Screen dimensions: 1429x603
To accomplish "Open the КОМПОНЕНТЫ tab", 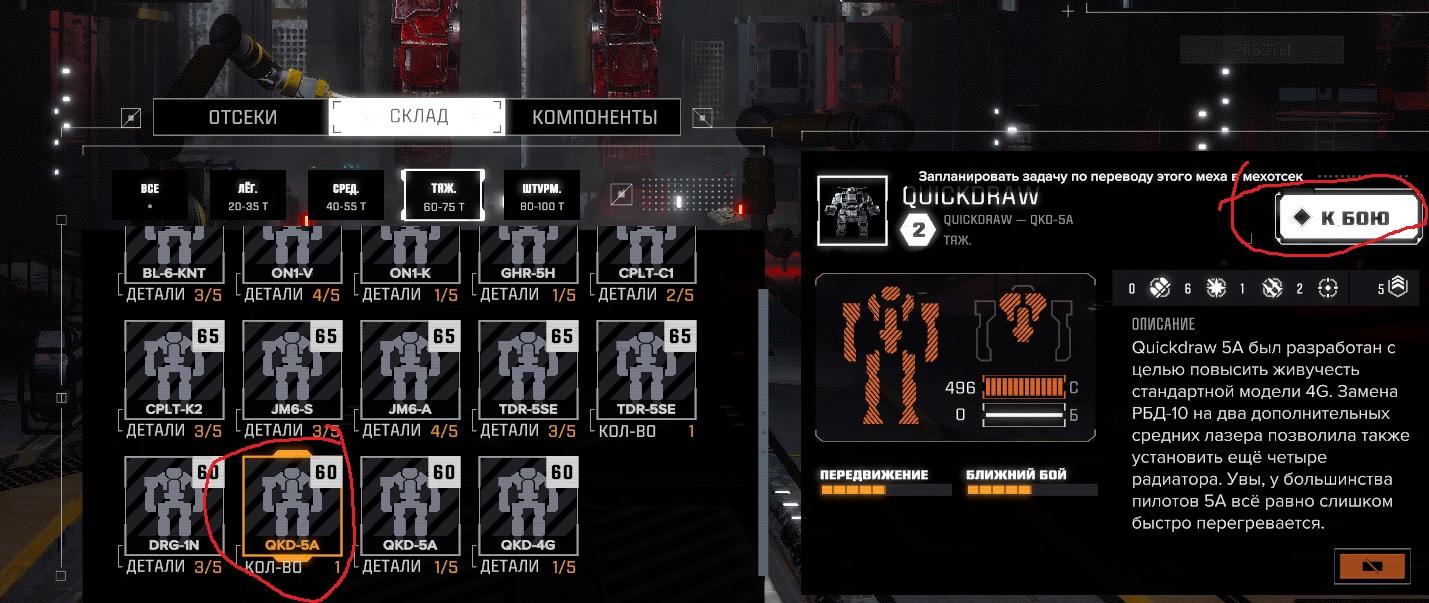I will pyautogui.click(x=594, y=117).
